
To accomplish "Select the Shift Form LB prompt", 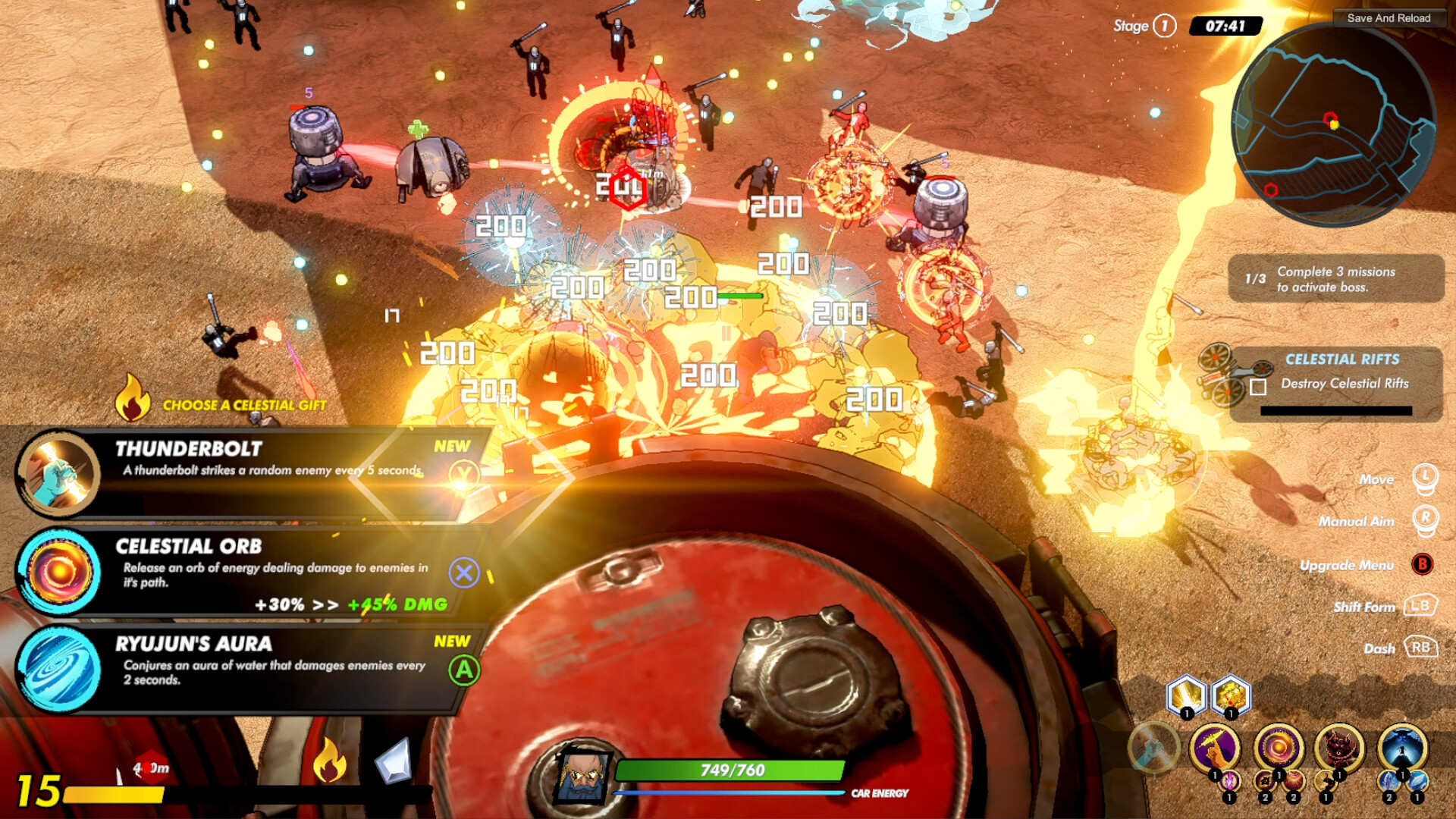I will pyautogui.click(x=1419, y=607).
